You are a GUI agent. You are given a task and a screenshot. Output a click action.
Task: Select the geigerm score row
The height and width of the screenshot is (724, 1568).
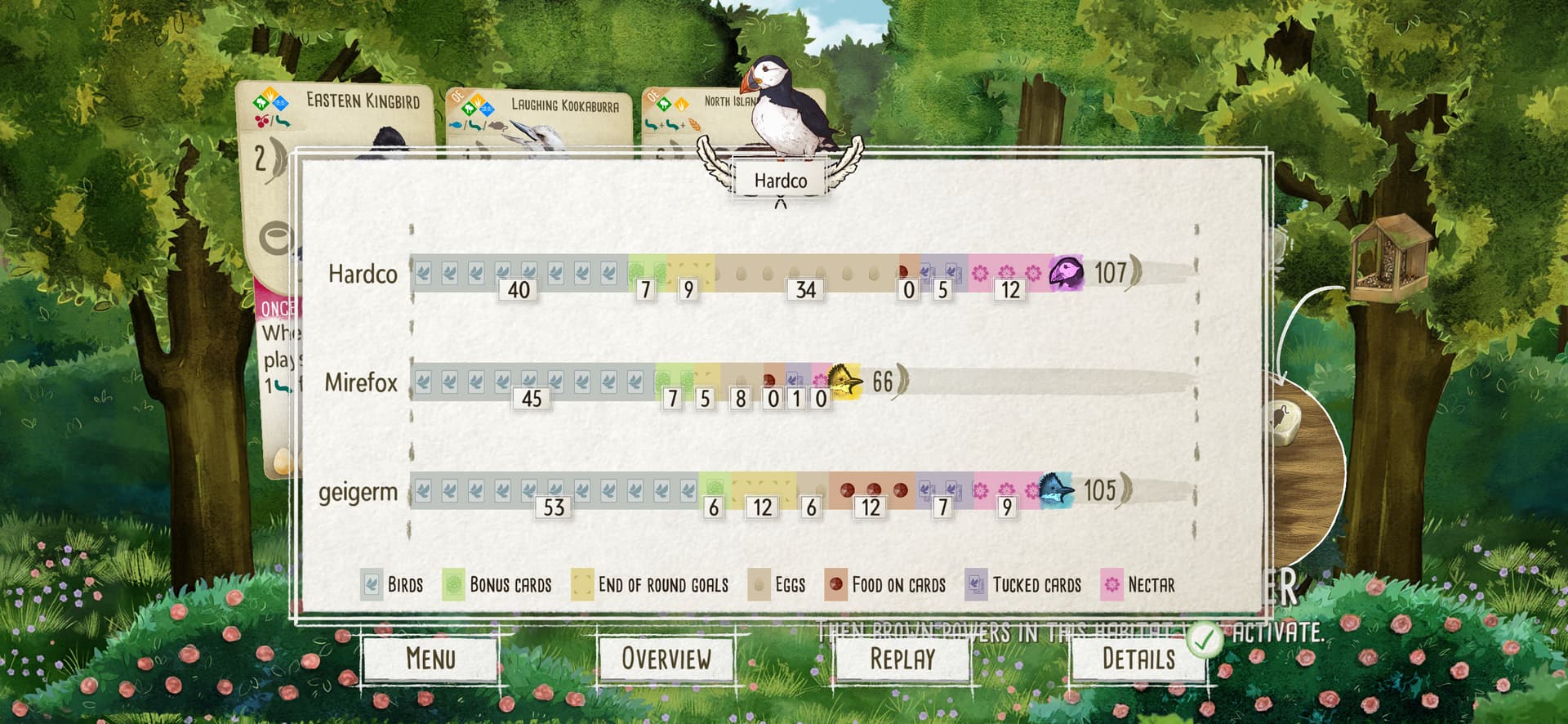tap(358, 492)
